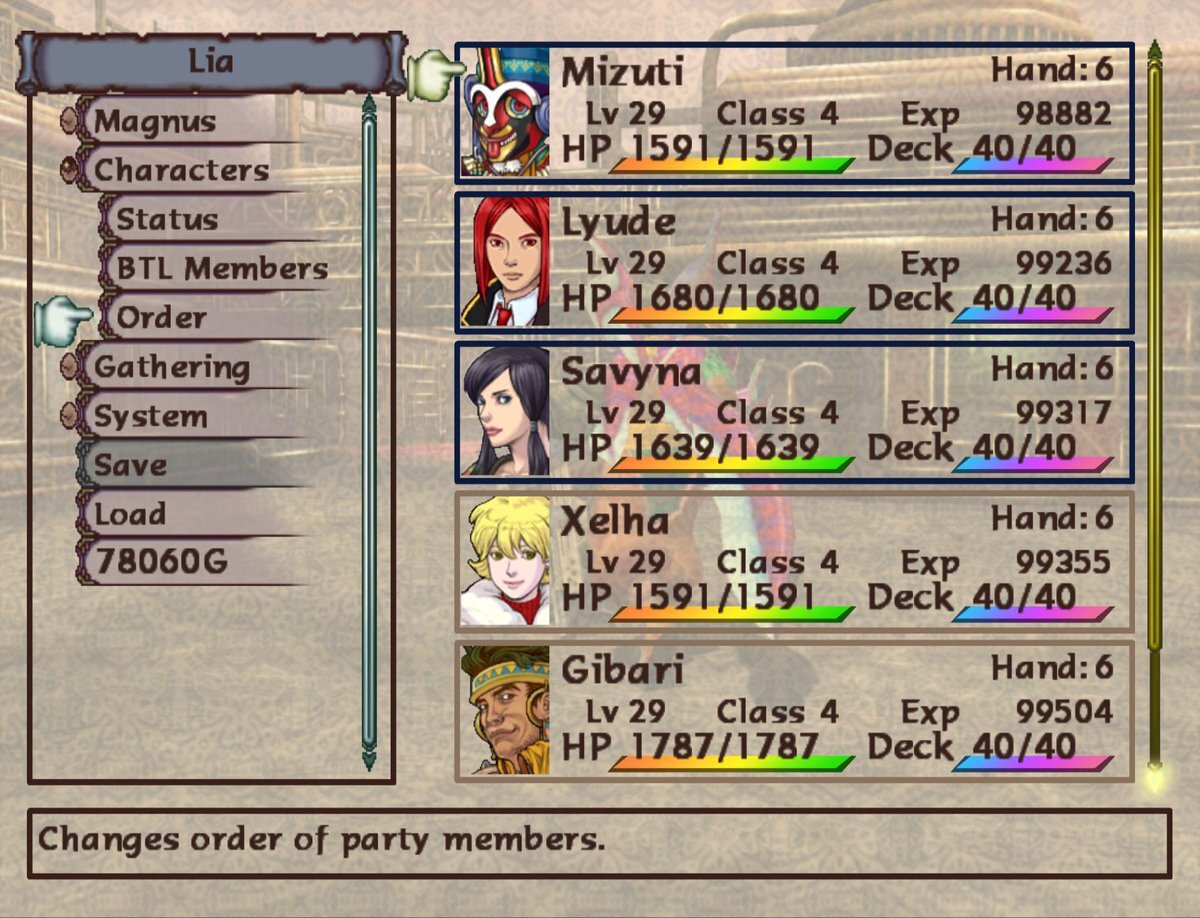Select the Order submenu option
Screen dimensions: 1200x918
pos(162,318)
